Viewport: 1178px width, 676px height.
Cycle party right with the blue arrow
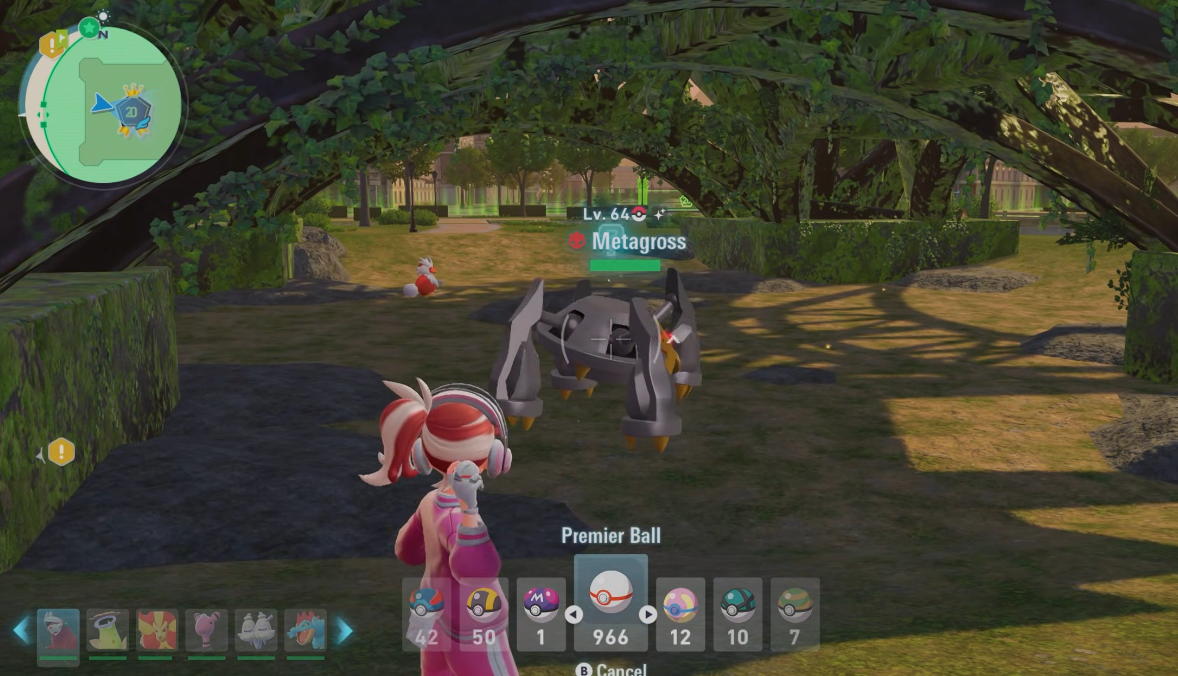tap(343, 630)
